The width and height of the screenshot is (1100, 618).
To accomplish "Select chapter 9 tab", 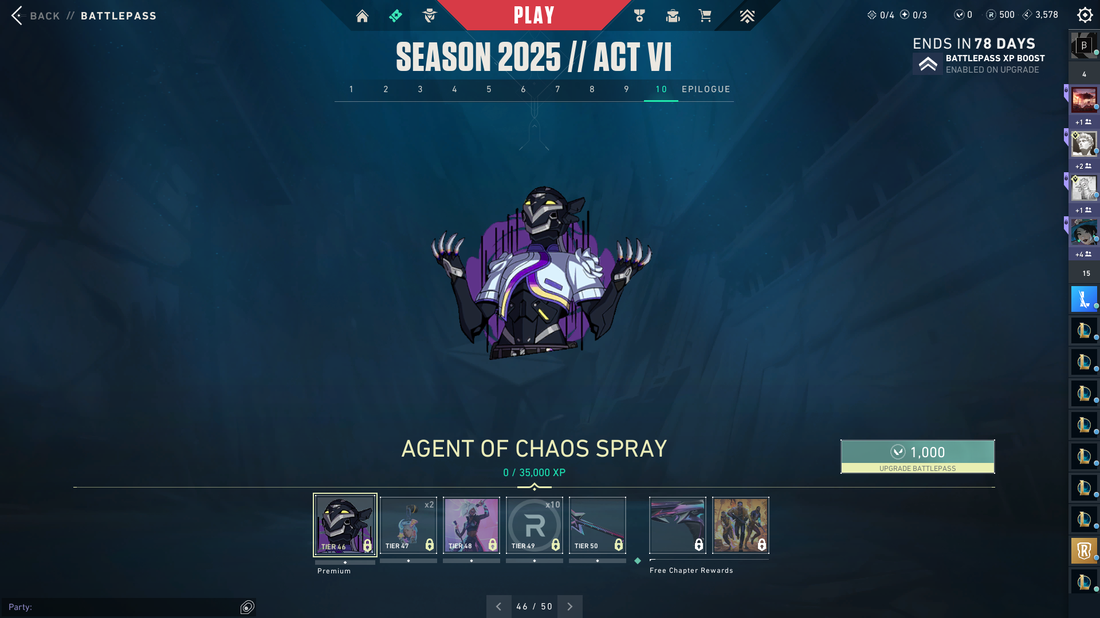I will tap(627, 90).
